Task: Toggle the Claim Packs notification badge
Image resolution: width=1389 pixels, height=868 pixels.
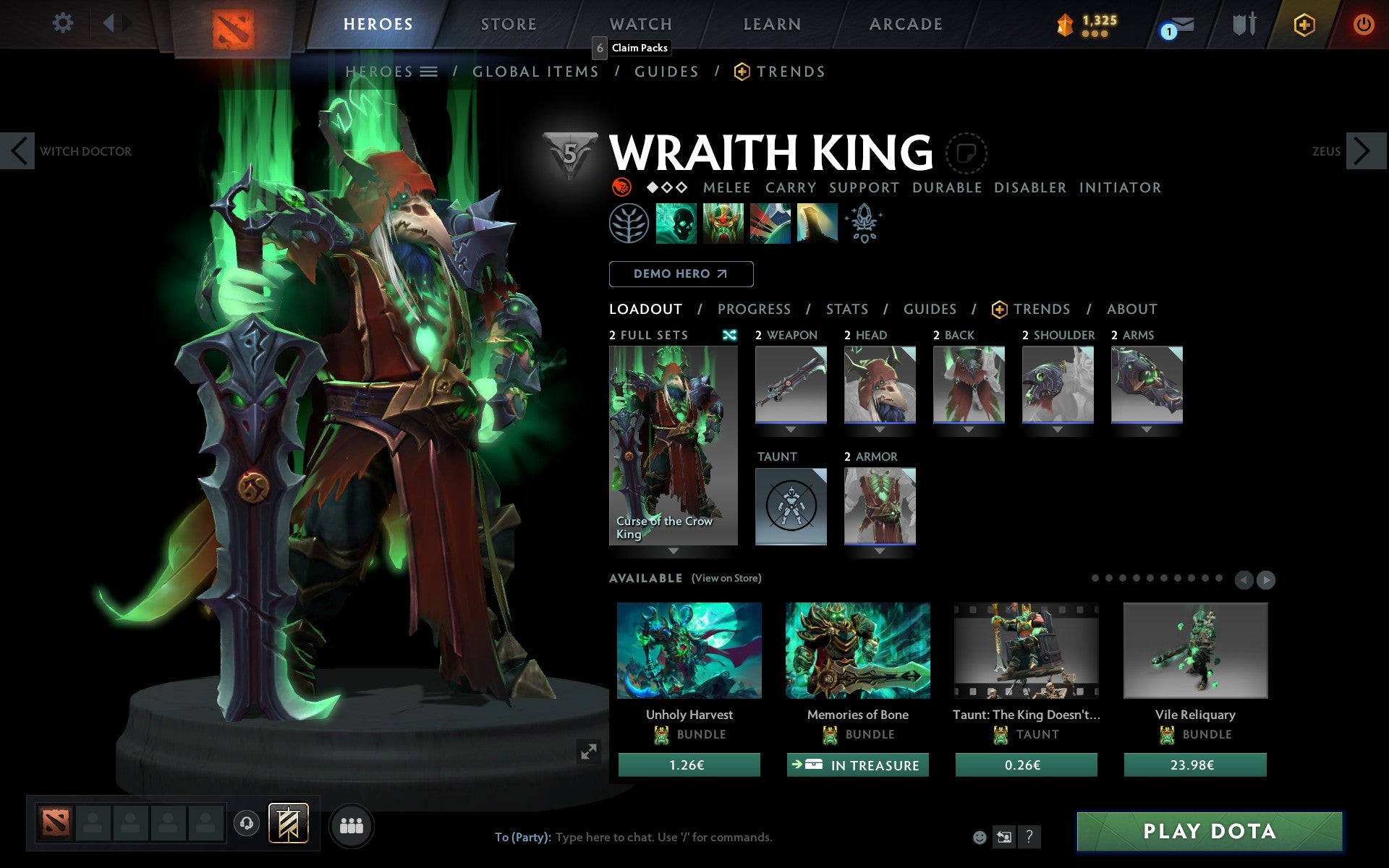Action: pyautogui.click(x=598, y=47)
